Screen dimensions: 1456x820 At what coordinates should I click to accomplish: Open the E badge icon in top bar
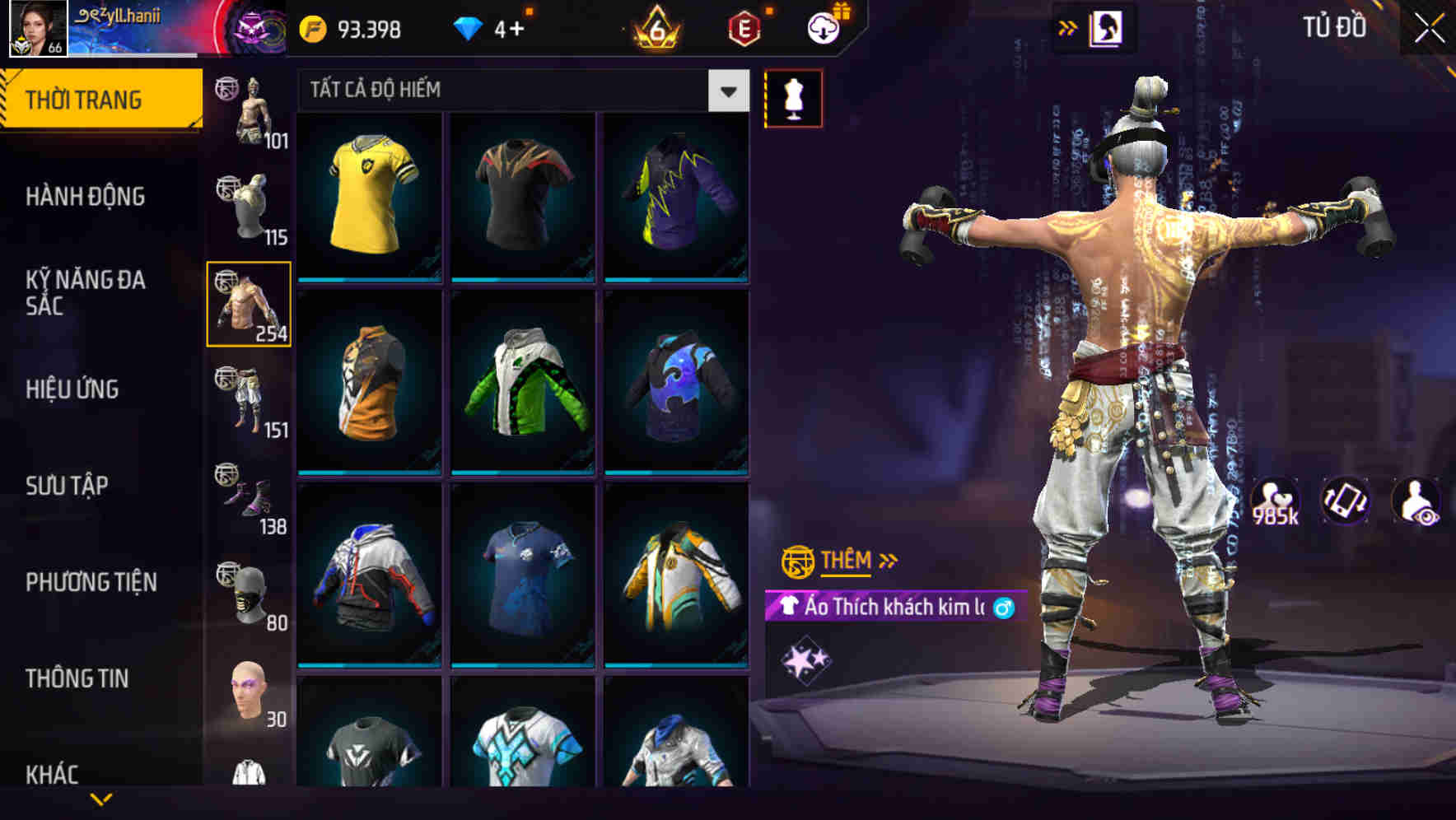point(742,27)
